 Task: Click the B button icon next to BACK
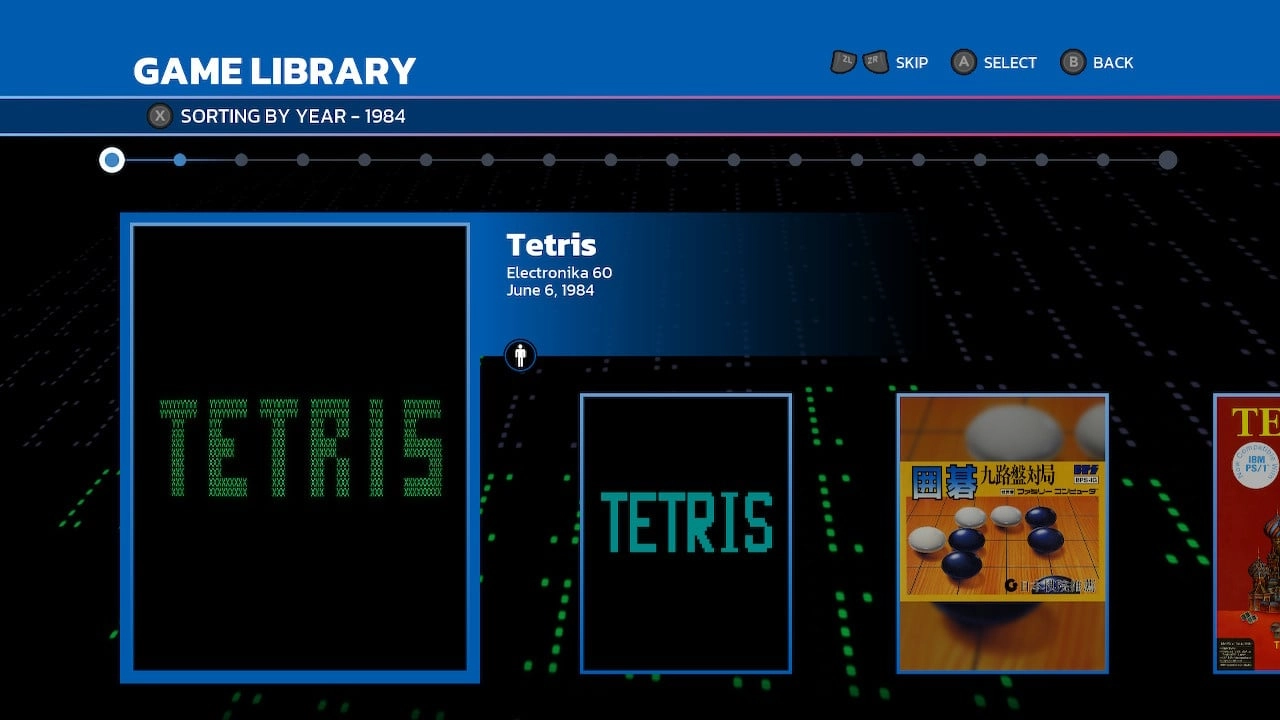pos(1072,62)
